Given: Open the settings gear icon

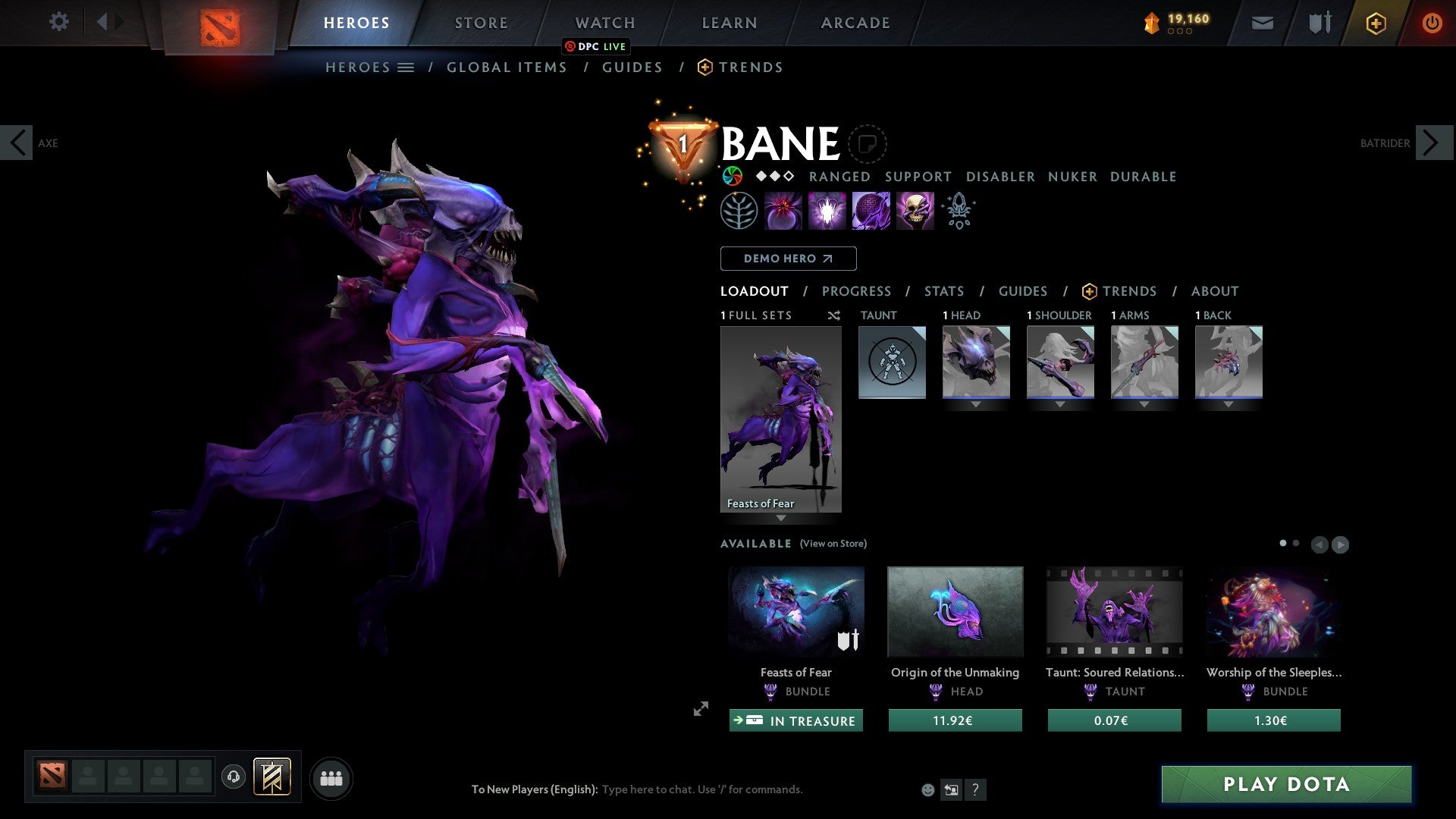Looking at the screenshot, I should (x=59, y=22).
